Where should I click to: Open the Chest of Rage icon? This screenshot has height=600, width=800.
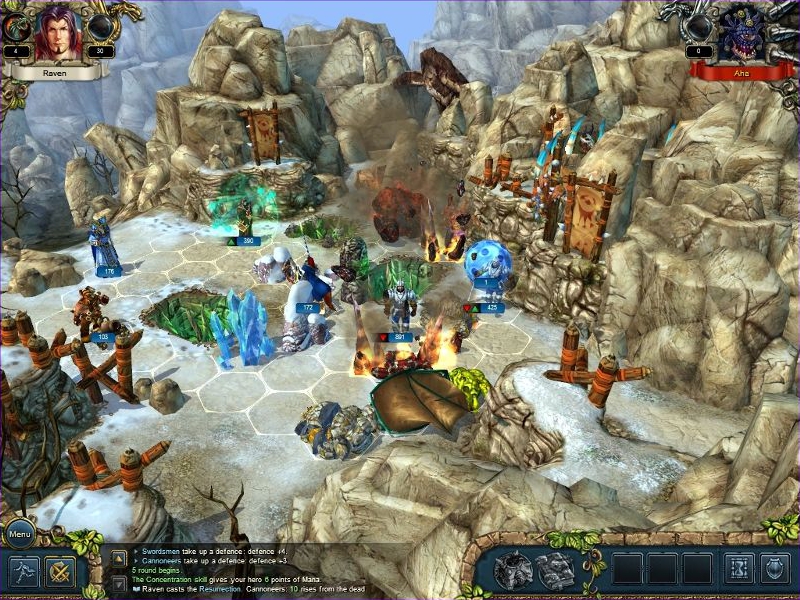click(x=513, y=570)
